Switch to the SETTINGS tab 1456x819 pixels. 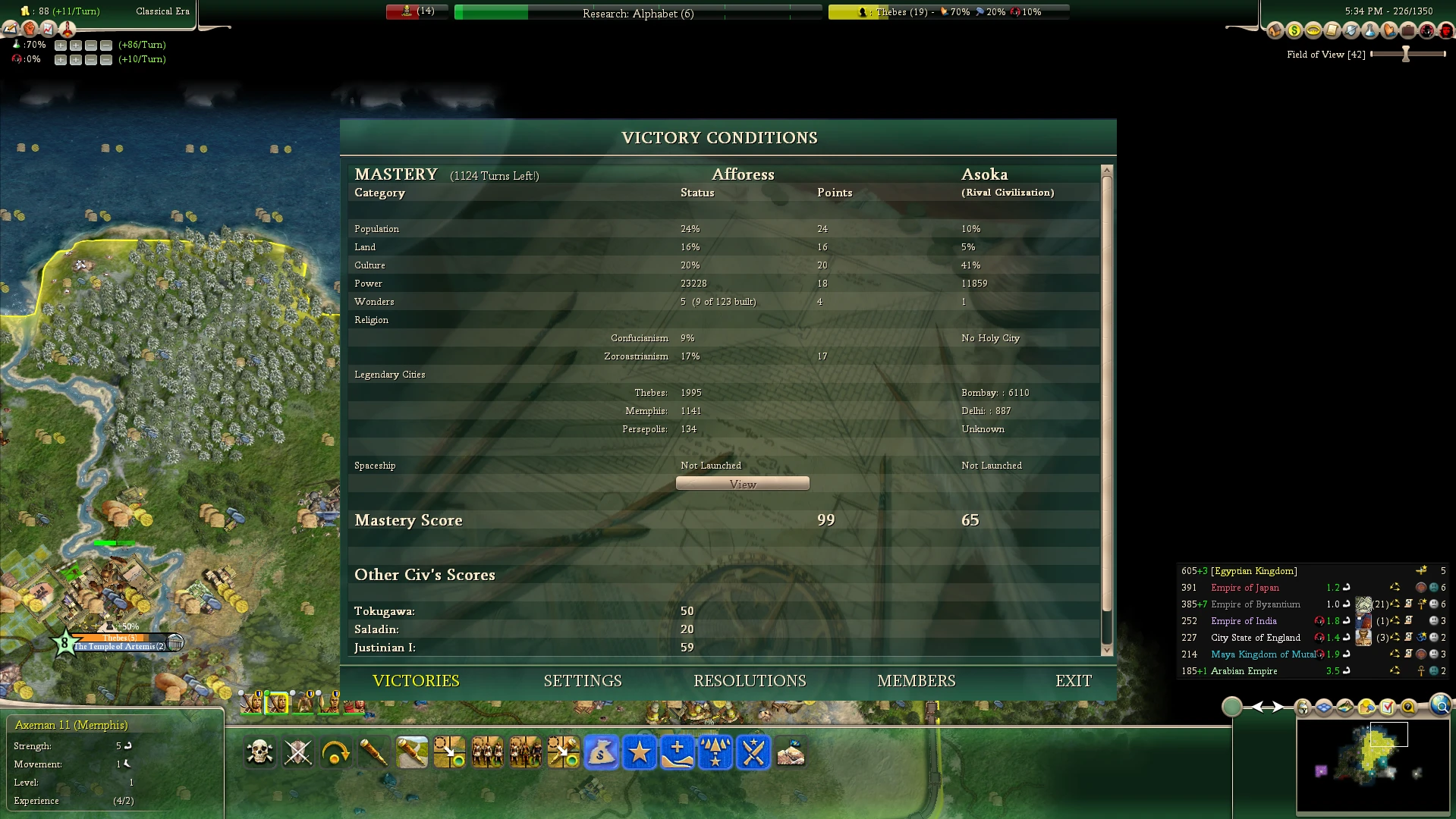pos(582,681)
